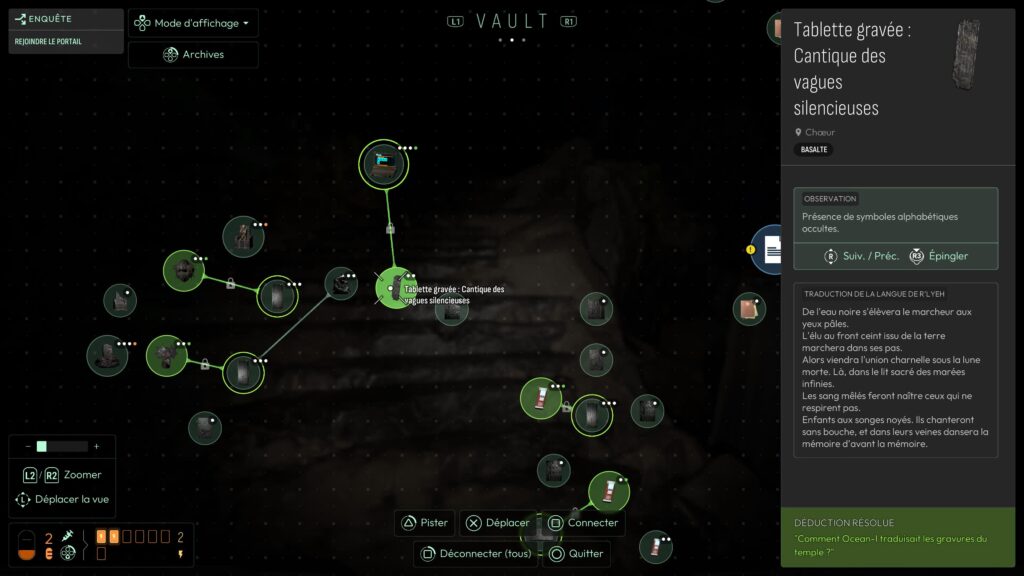Click Déconnecter (tous)

(x=476, y=553)
